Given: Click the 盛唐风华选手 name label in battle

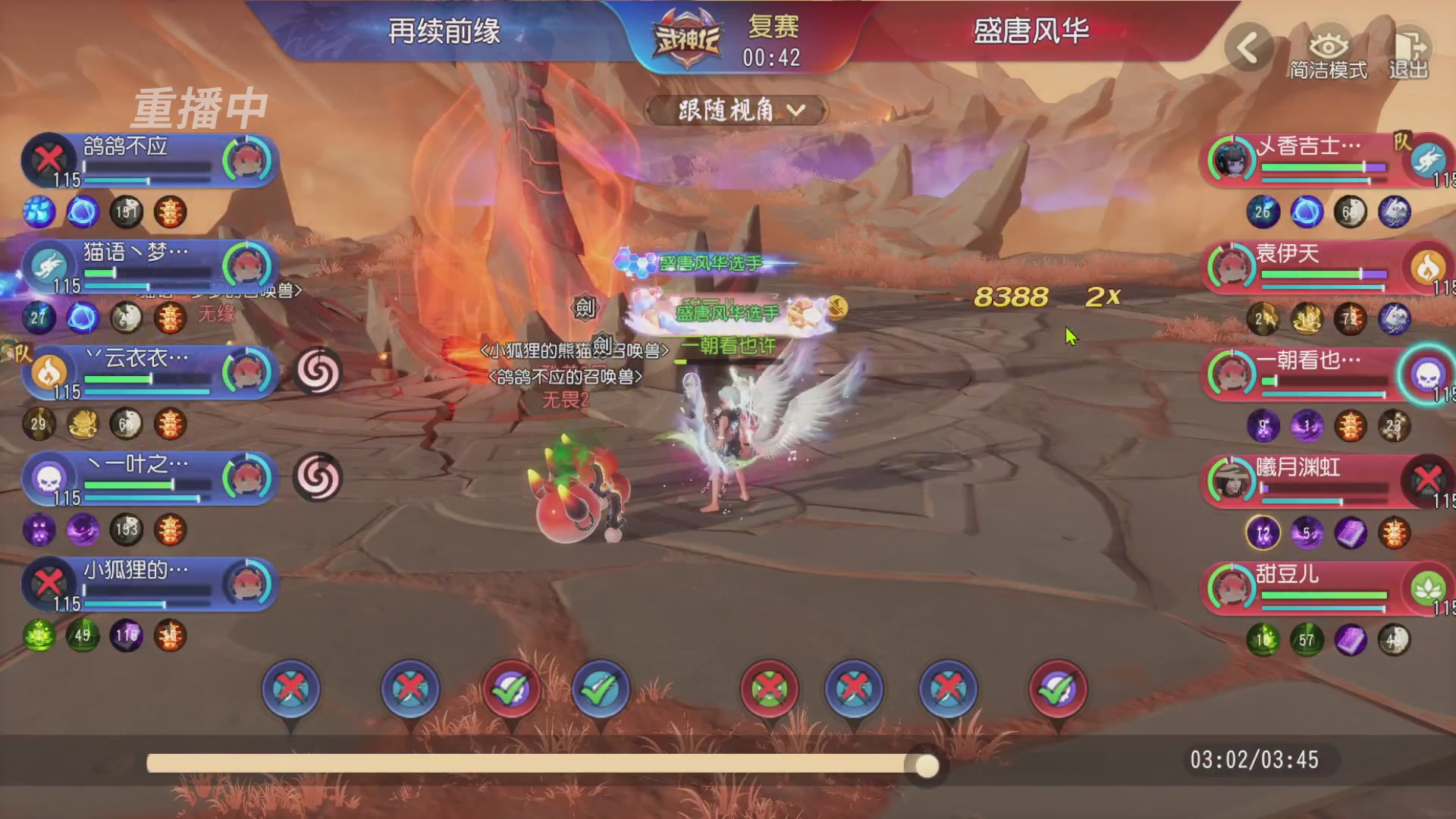Looking at the screenshot, I should pos(713,262).
